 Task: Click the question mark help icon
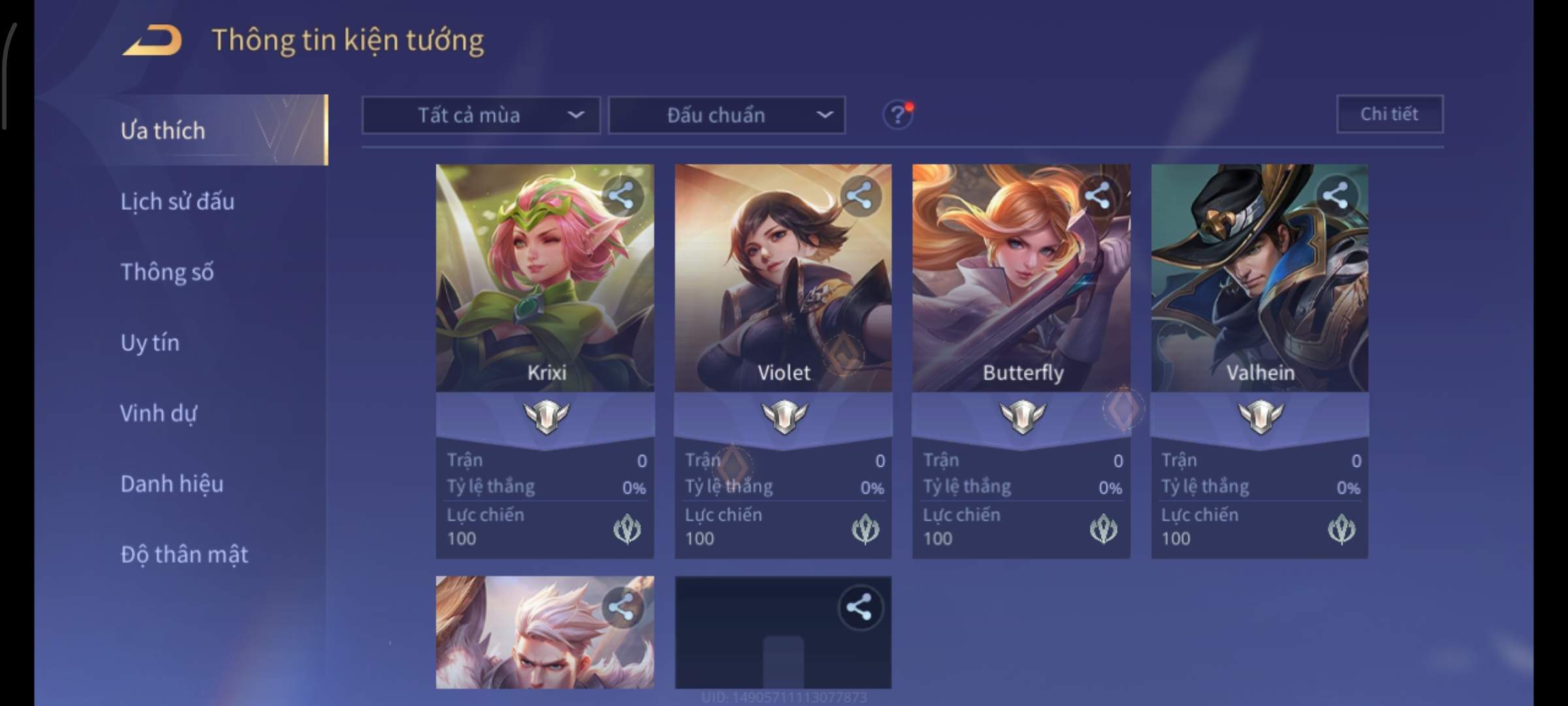pyautogui.click(x=898, y=116)
